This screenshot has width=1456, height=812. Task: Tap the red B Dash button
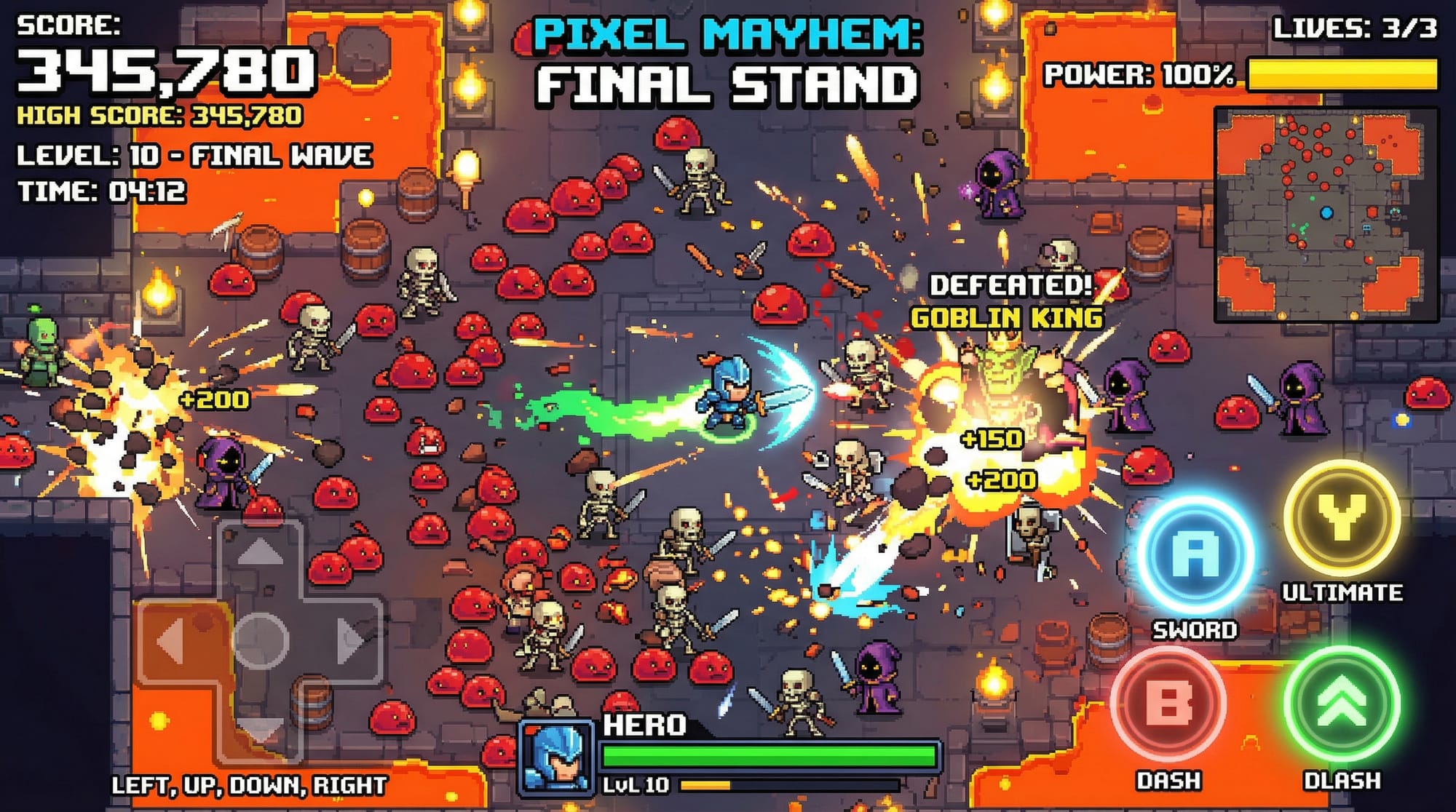coord(1168,704)
